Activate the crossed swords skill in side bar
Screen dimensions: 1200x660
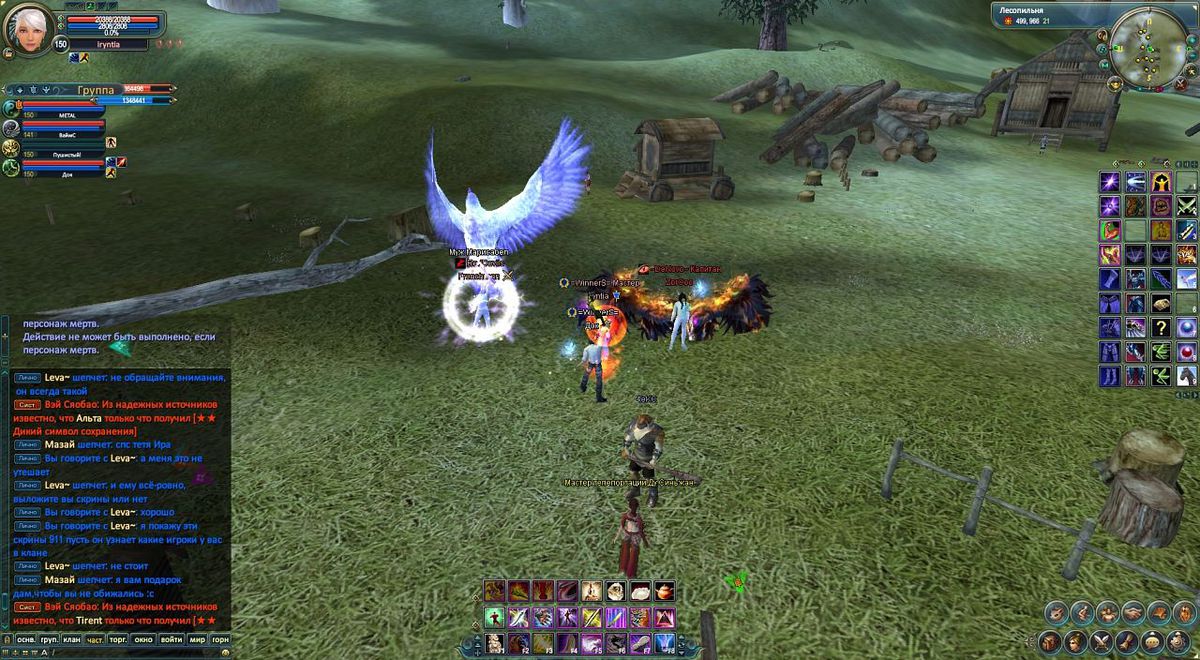[1186, 206]
